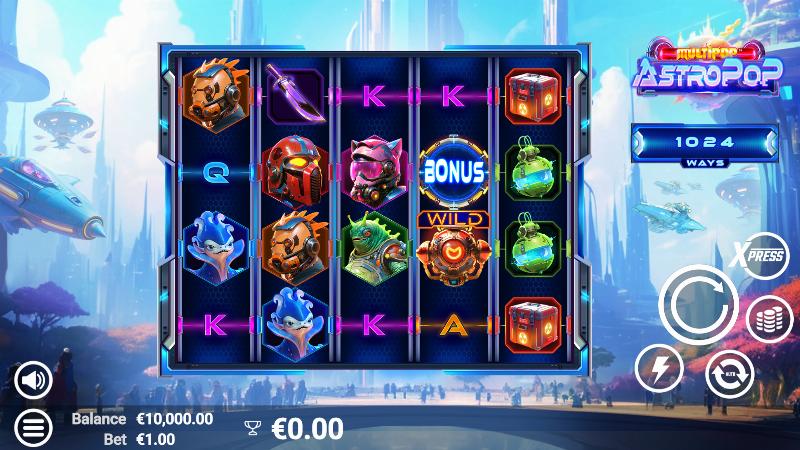The image size is (800, 450).
Task: Mute sound using the speaker icon
Action: 33,379
